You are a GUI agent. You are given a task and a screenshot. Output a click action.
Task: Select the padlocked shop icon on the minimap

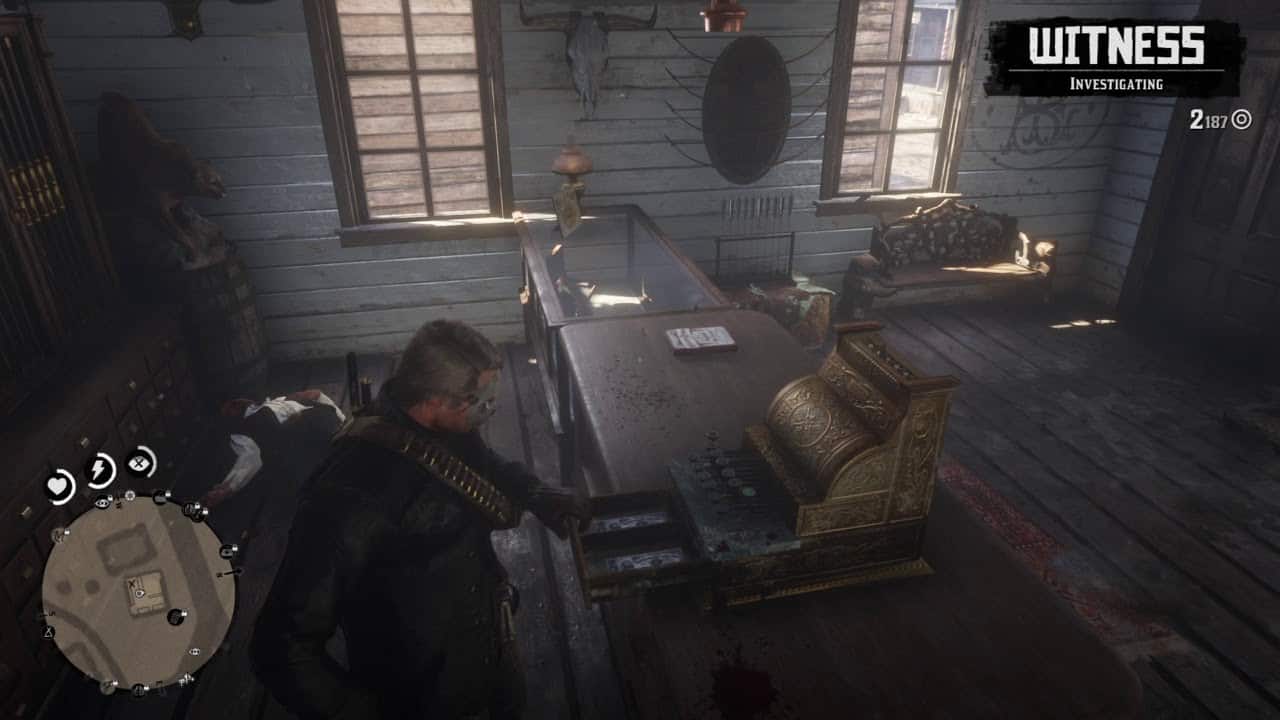click(226, 552)
